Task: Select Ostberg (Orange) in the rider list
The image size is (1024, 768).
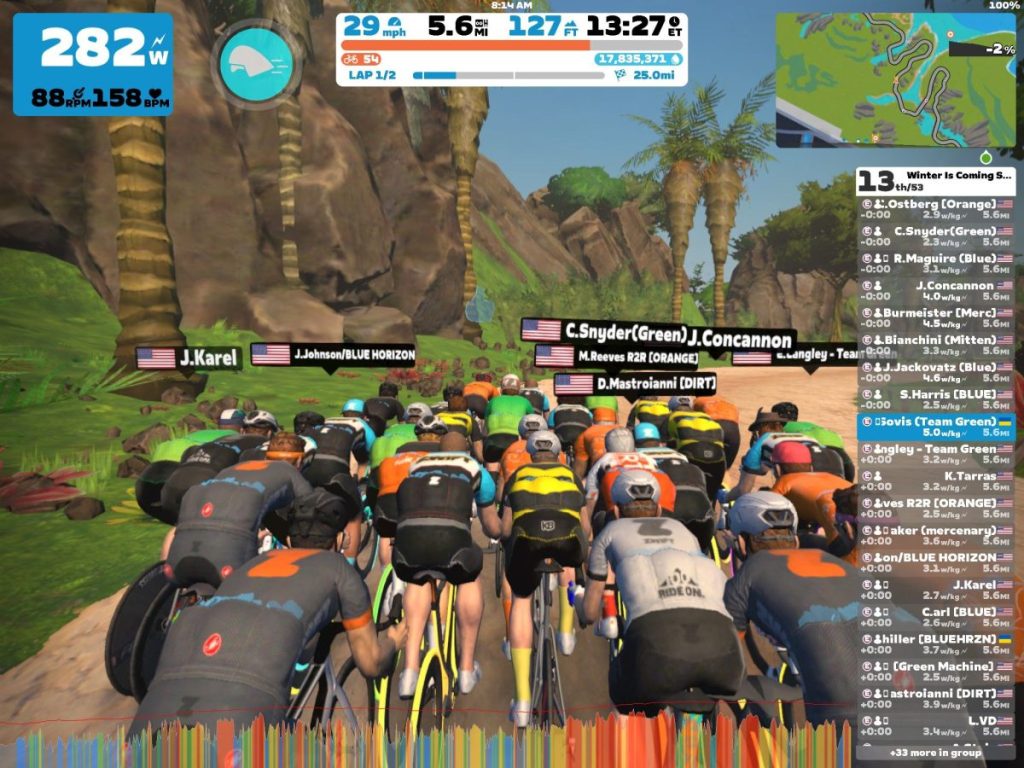Action: tap(936, 208)
